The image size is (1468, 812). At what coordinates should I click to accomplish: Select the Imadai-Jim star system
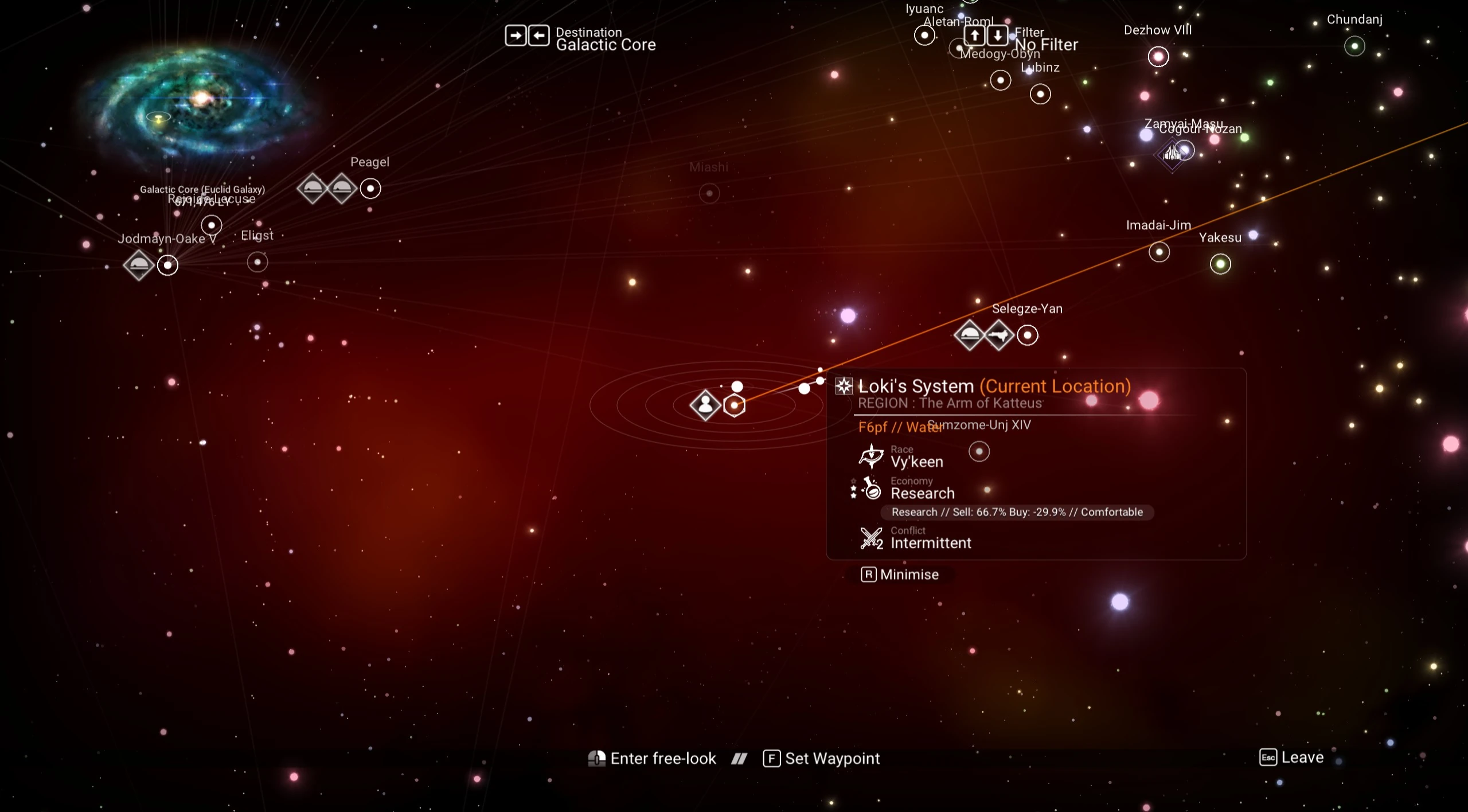1159,252
